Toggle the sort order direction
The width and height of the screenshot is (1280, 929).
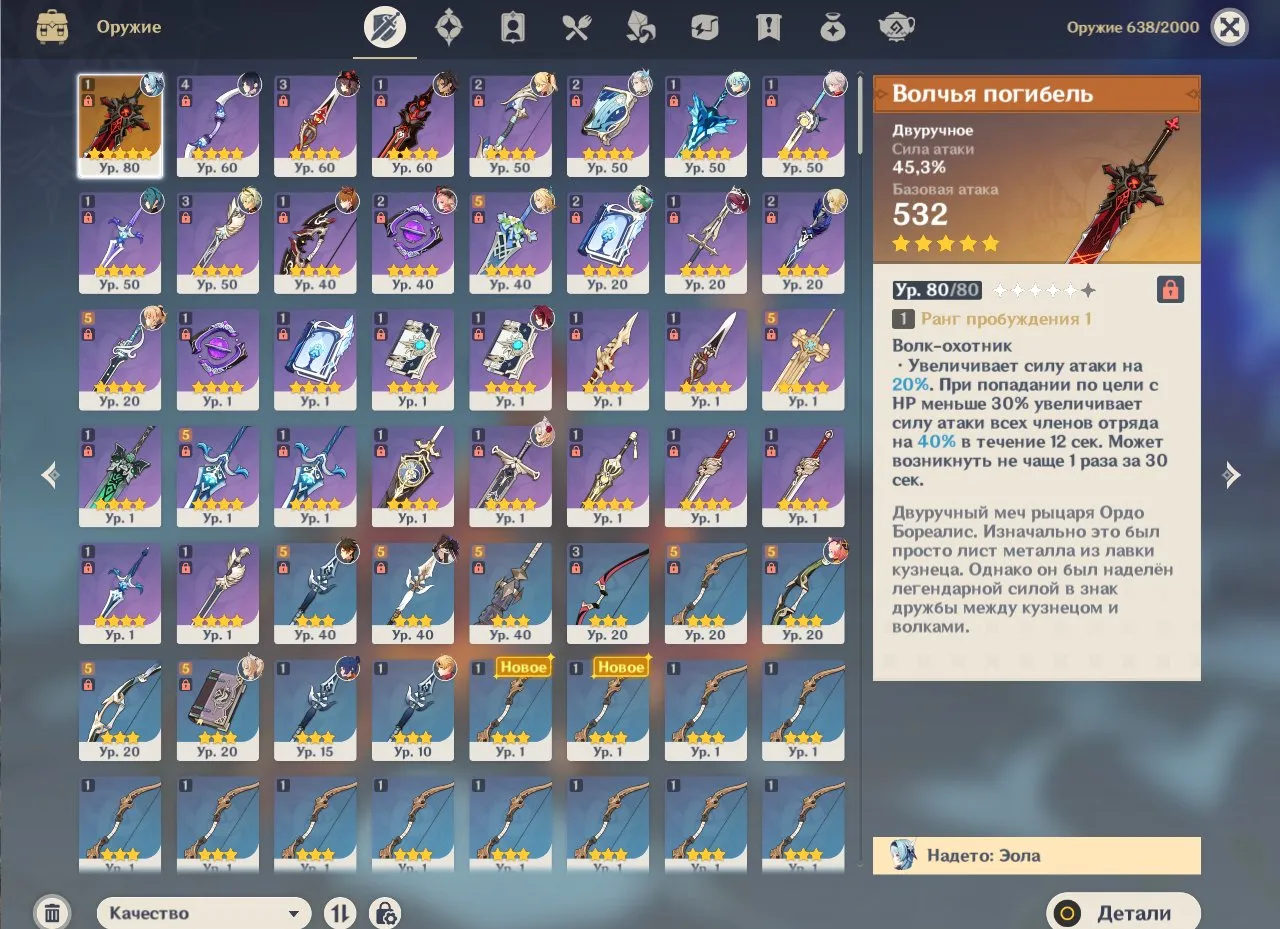339,912
